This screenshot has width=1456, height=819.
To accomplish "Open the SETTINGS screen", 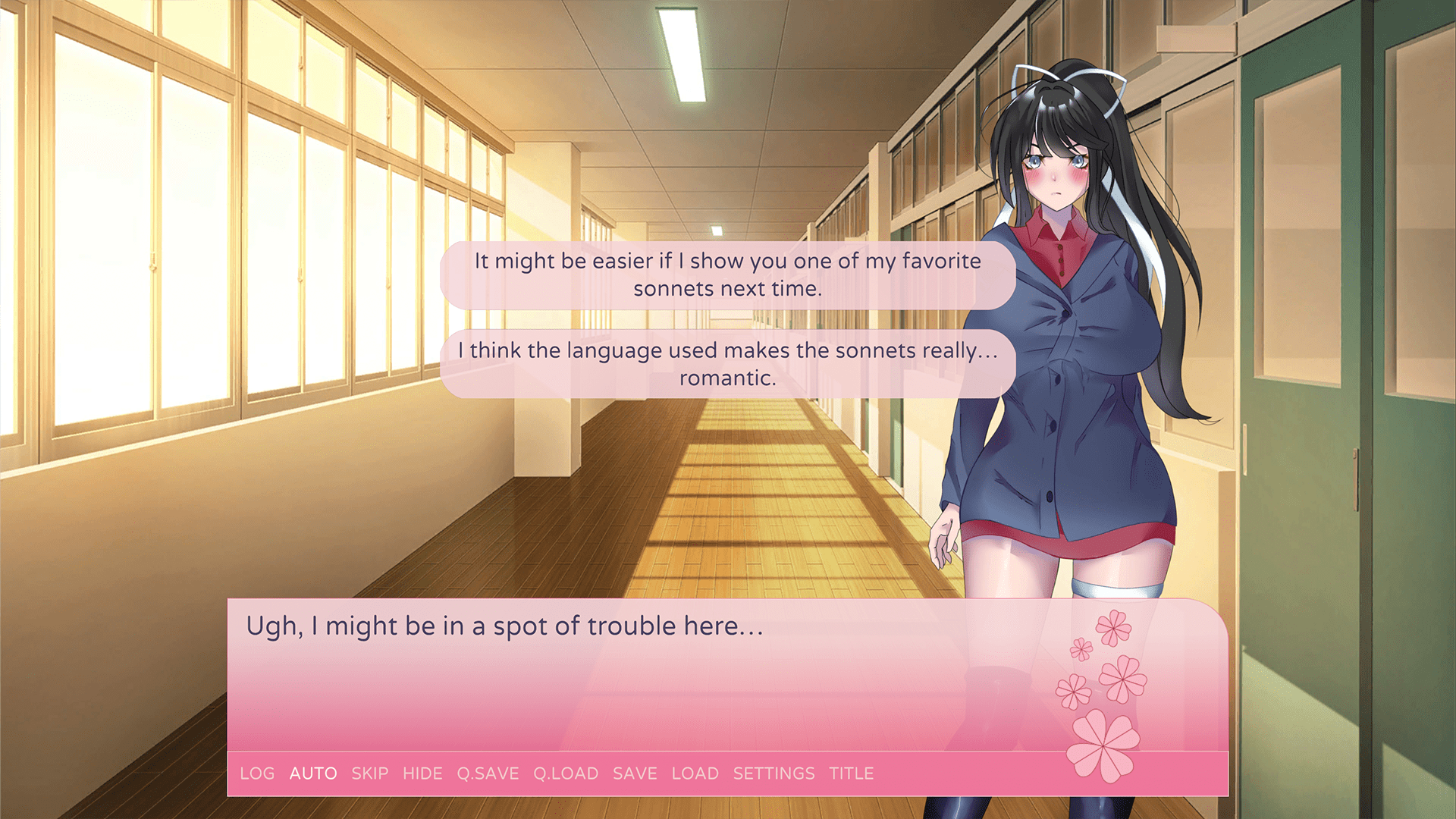I will [773, 773].
